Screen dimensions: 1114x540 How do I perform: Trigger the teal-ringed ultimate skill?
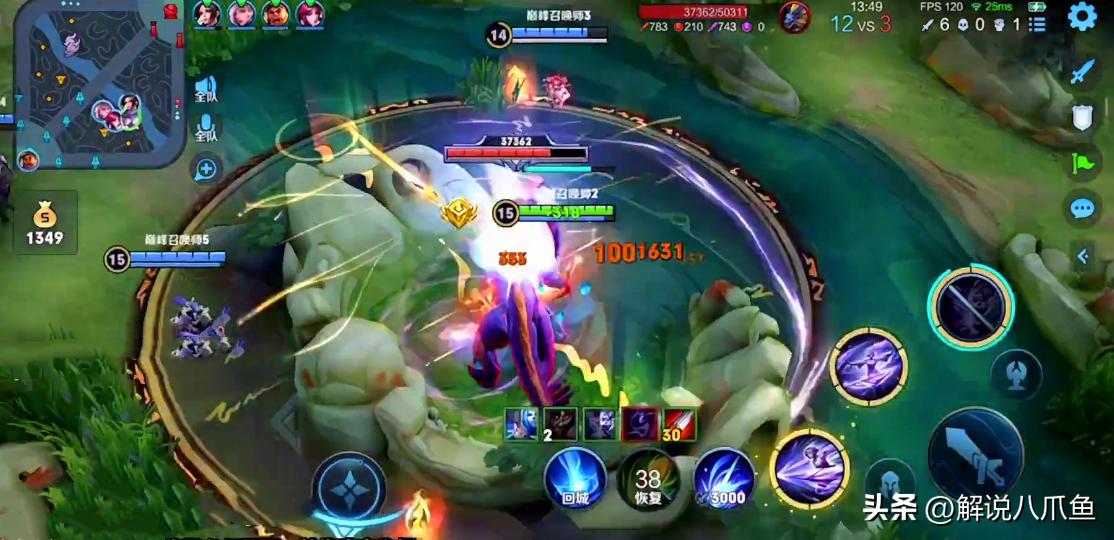pyautogui.click(x=969, y=307)
